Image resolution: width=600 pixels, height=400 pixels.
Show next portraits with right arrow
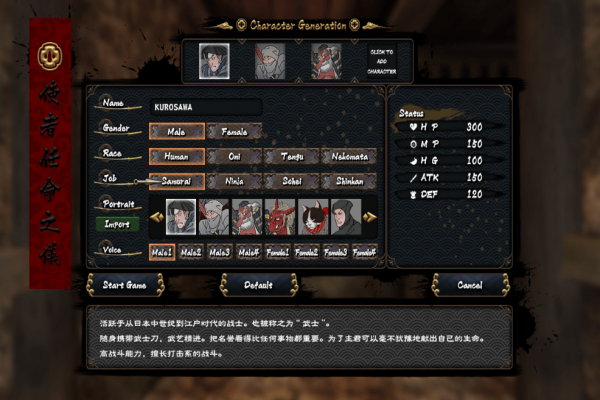click(x=371, y=216)
